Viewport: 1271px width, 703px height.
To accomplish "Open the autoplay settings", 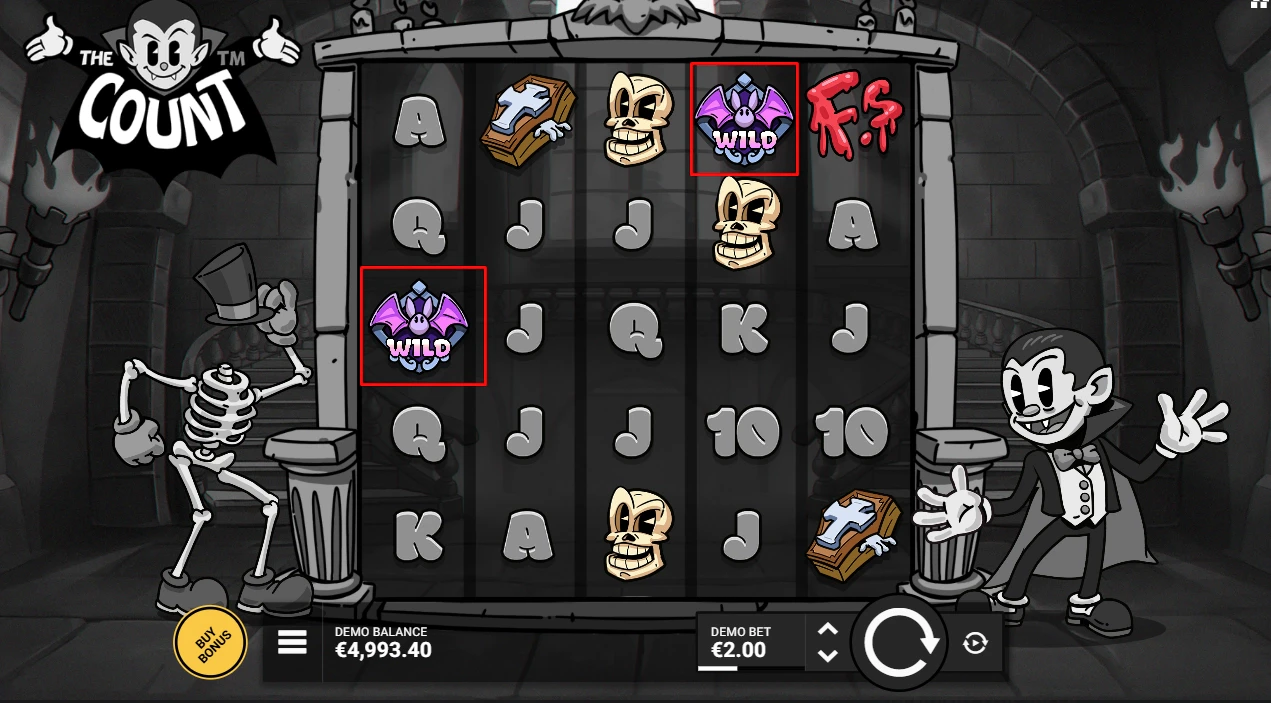I will pyautogui.click(x=975, y=643).
